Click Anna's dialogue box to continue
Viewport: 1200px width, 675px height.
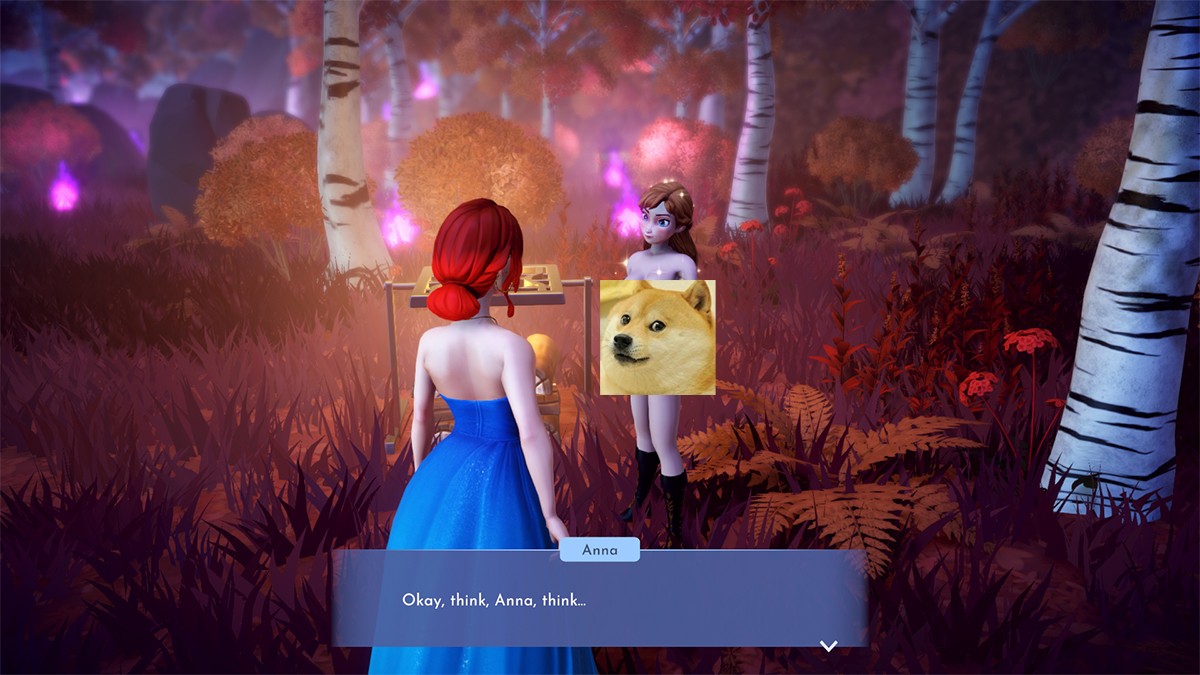click(x=598, y=600)
